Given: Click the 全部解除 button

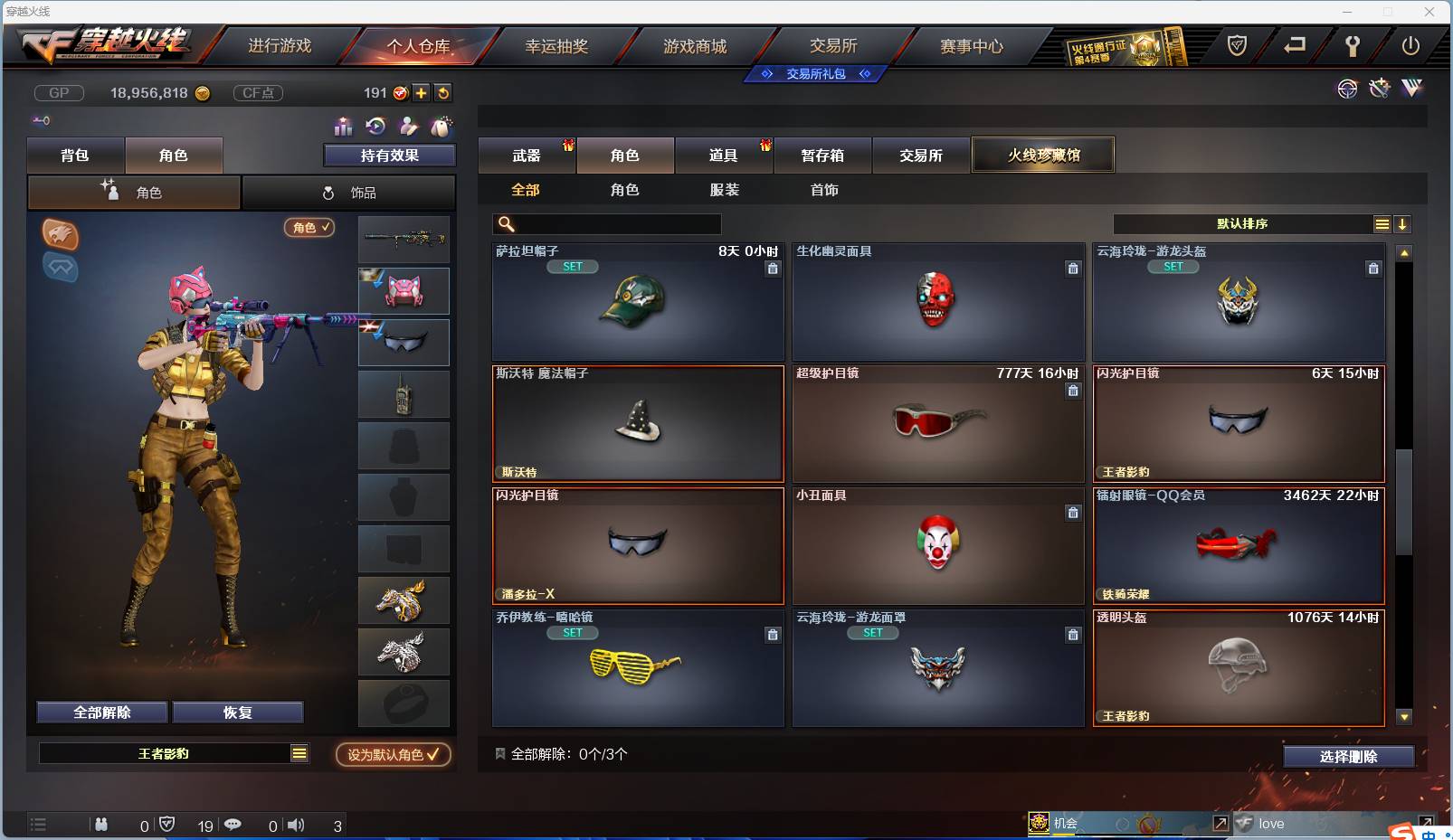Looking at the screenshot, I should (x=101, y=713).
